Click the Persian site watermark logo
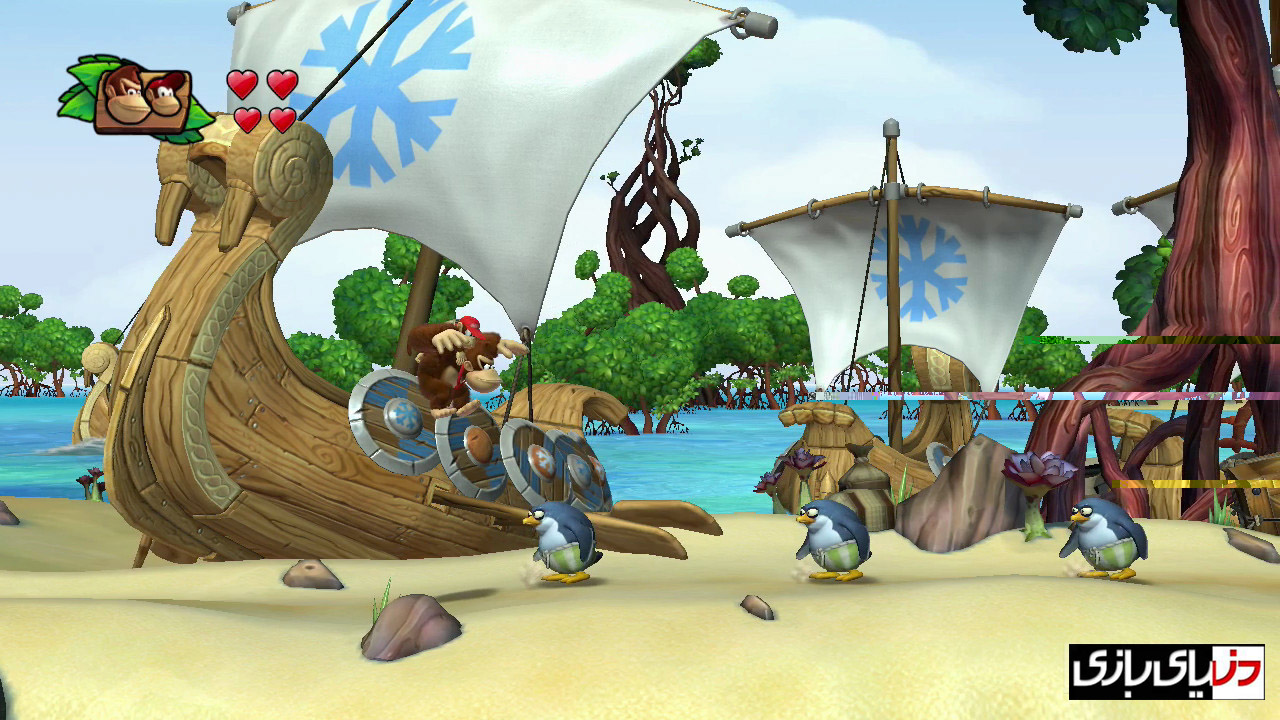1280x720 pixels. 1166,671
